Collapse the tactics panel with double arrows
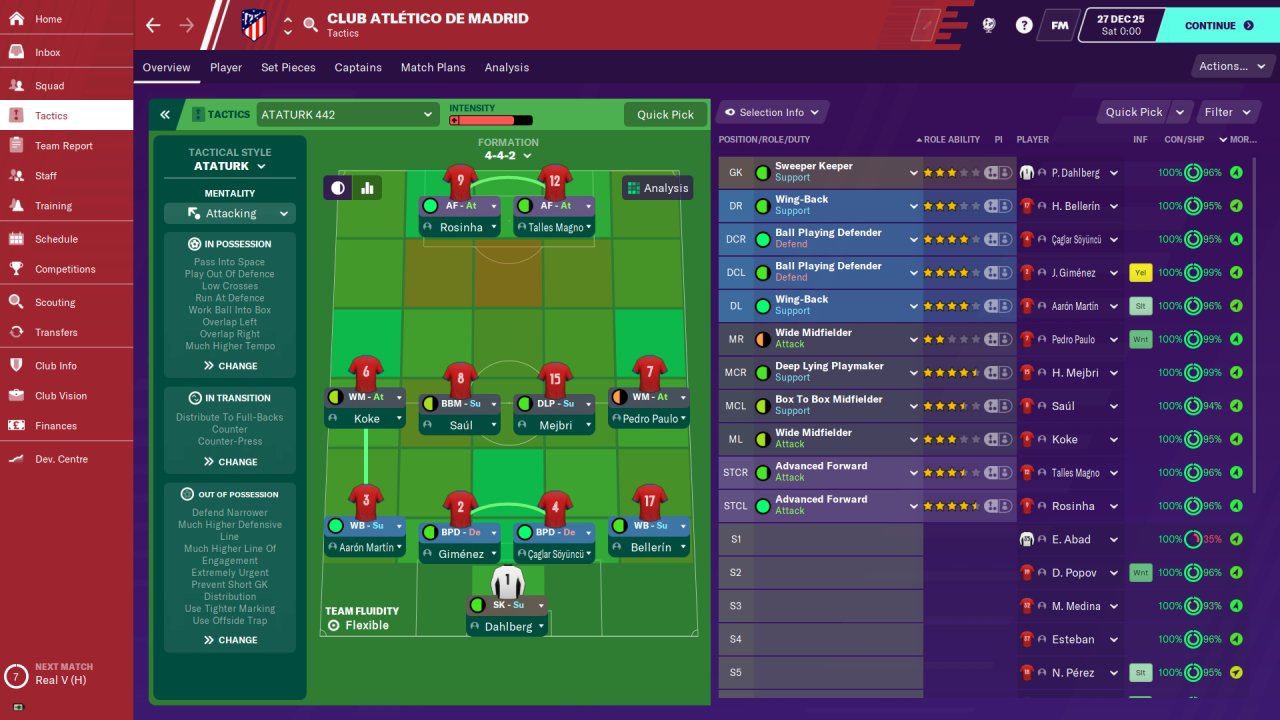This screenshot has width=1280, height=720. tap(165, 115)
